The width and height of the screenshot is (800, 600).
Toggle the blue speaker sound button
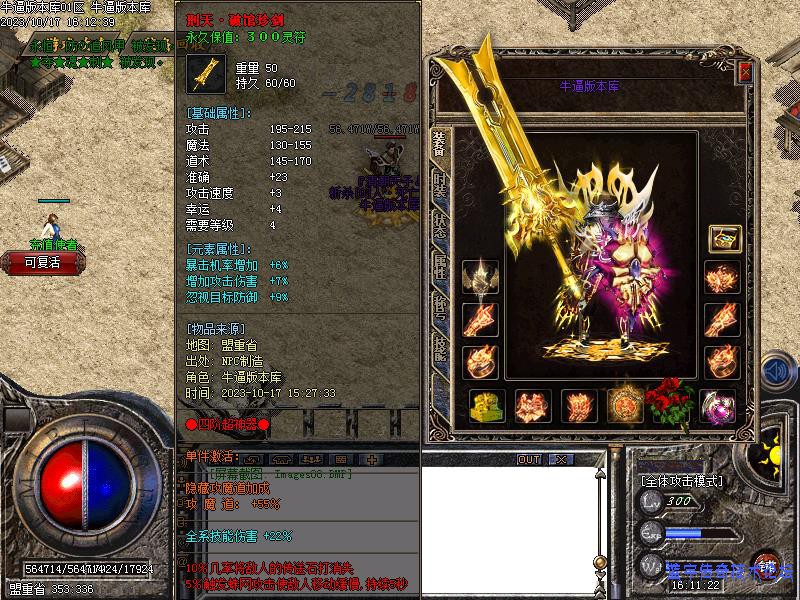(775, 371)
